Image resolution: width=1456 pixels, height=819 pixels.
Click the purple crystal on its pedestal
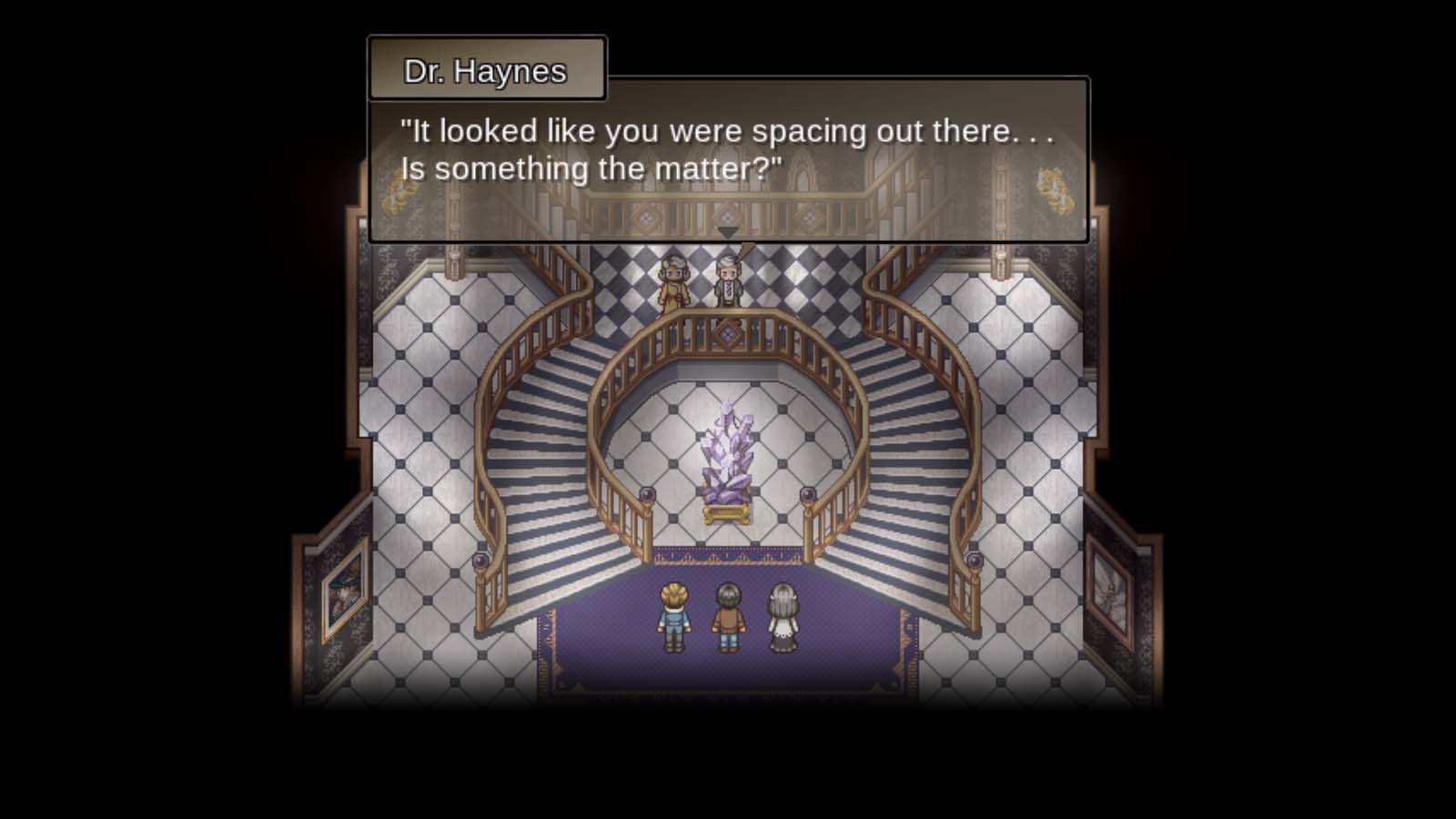729,446
